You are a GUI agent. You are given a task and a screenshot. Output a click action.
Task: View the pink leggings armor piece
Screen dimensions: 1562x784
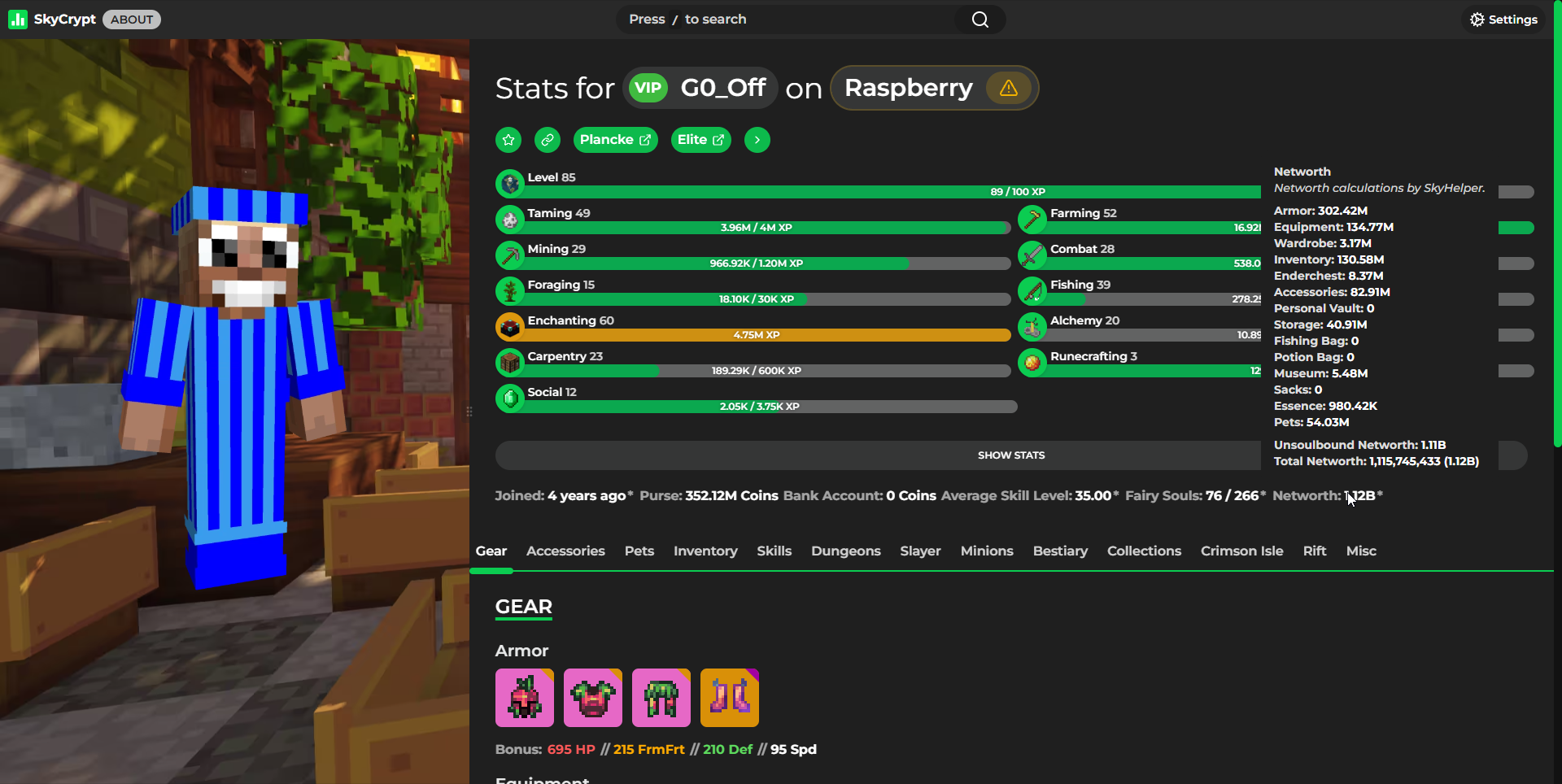pyautogui.click(x=661, y=697)
